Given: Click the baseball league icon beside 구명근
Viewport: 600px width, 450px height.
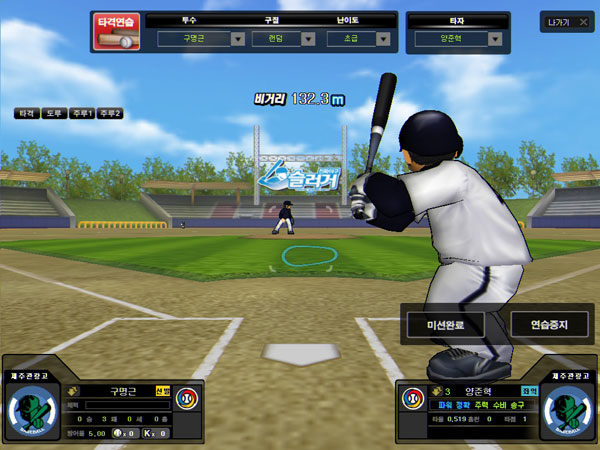Looking at the screenshot, I should [x=186, y=399].
